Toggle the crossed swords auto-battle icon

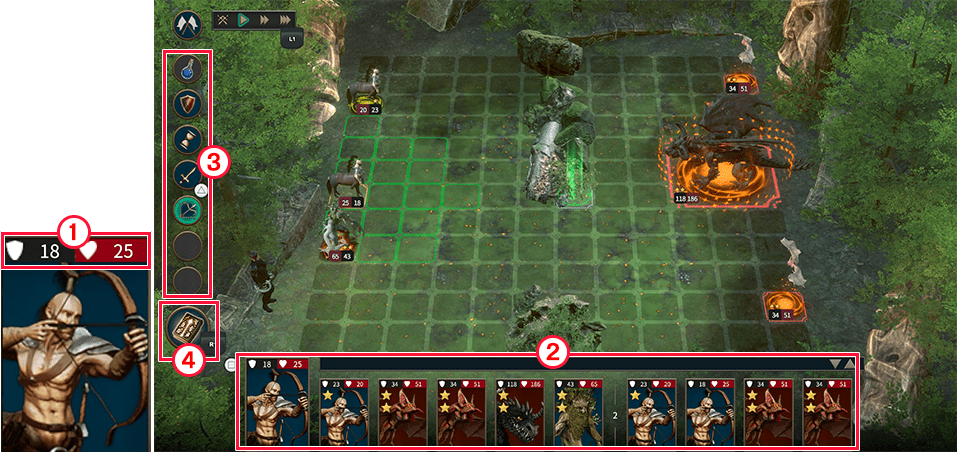click(x=222, y=19)
